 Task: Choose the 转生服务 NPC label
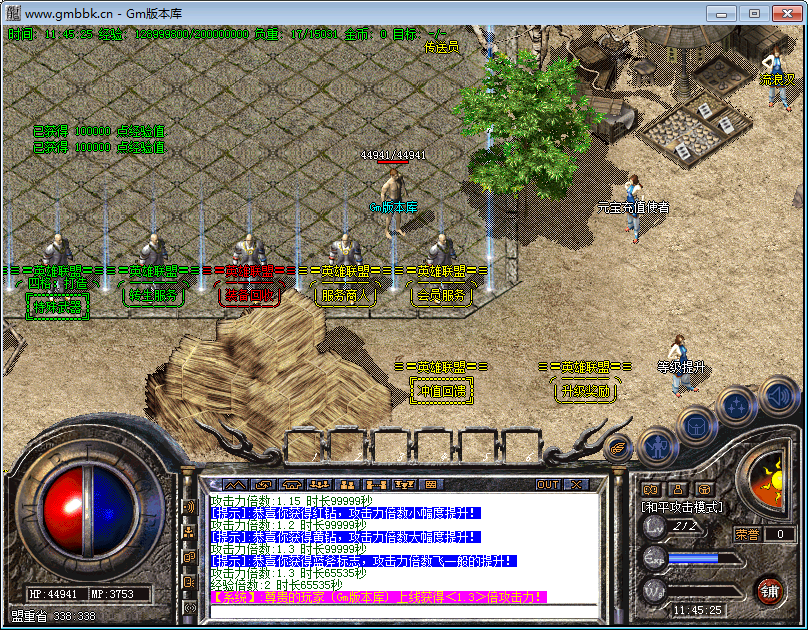[152, 296]
